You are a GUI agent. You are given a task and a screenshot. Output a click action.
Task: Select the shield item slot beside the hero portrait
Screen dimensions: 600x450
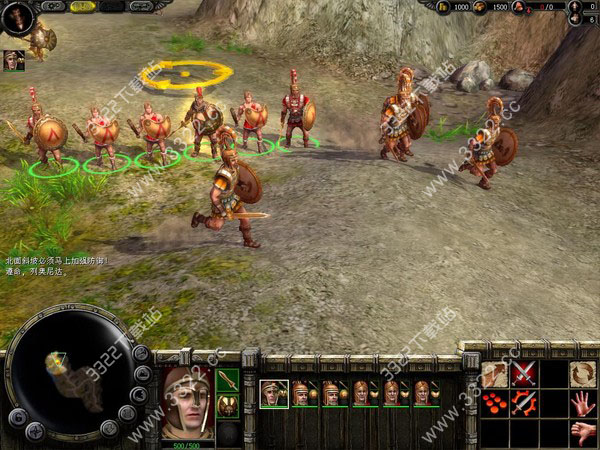pyautogui.click(x=228, y=406)
